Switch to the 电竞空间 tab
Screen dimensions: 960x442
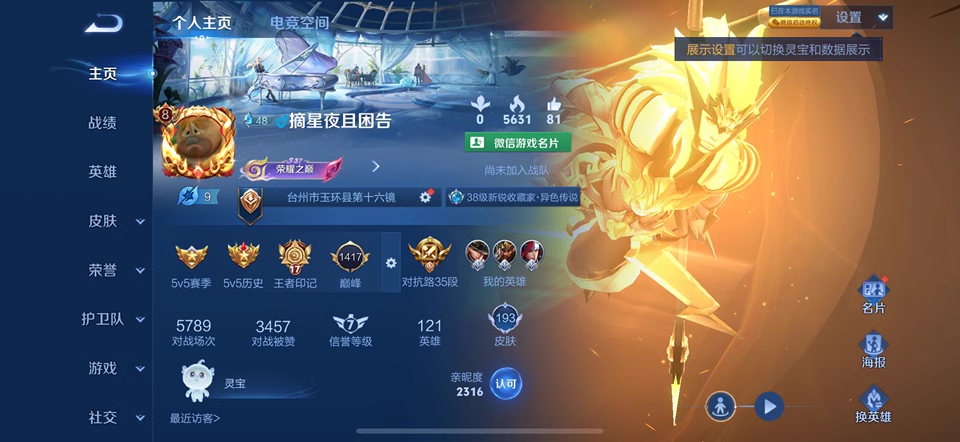[x=299, y=21]
